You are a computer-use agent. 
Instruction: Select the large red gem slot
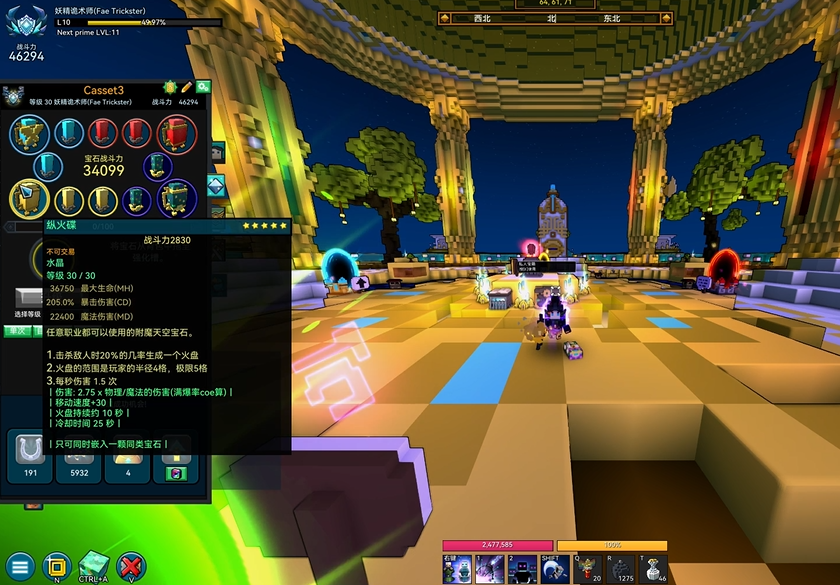pos(177,132)
